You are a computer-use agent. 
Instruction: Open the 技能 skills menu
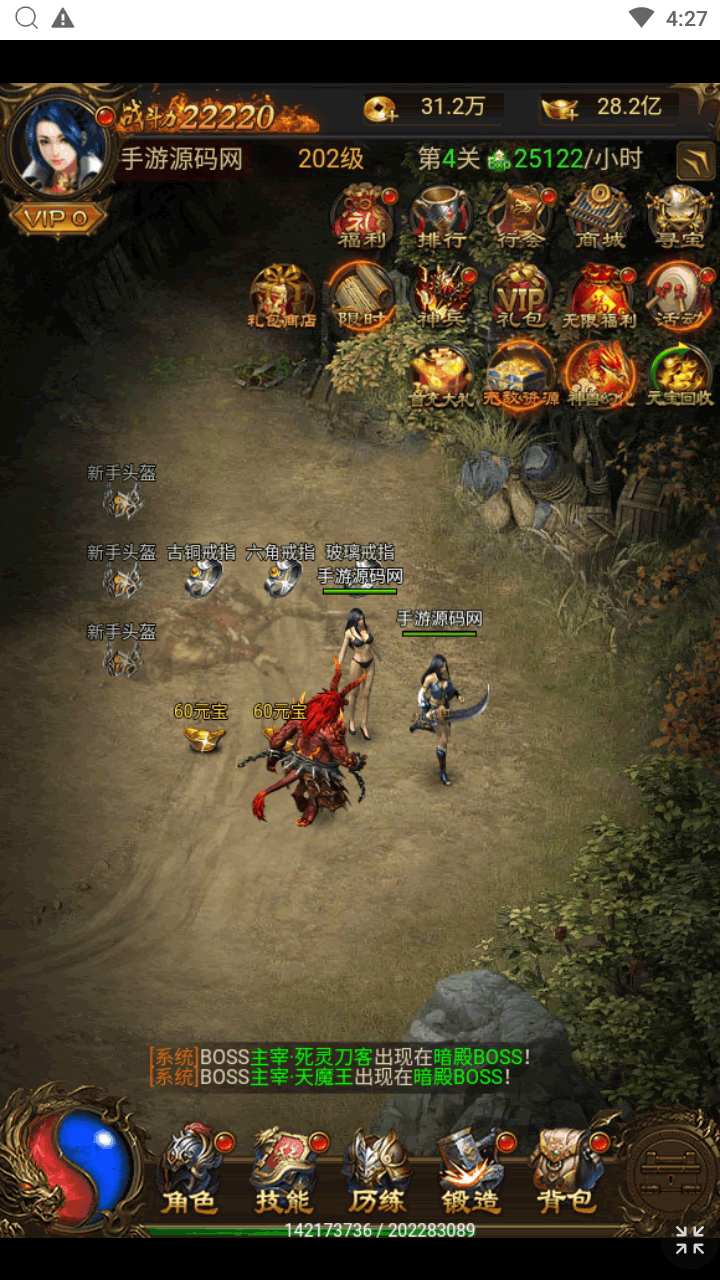click(284, 1168)
